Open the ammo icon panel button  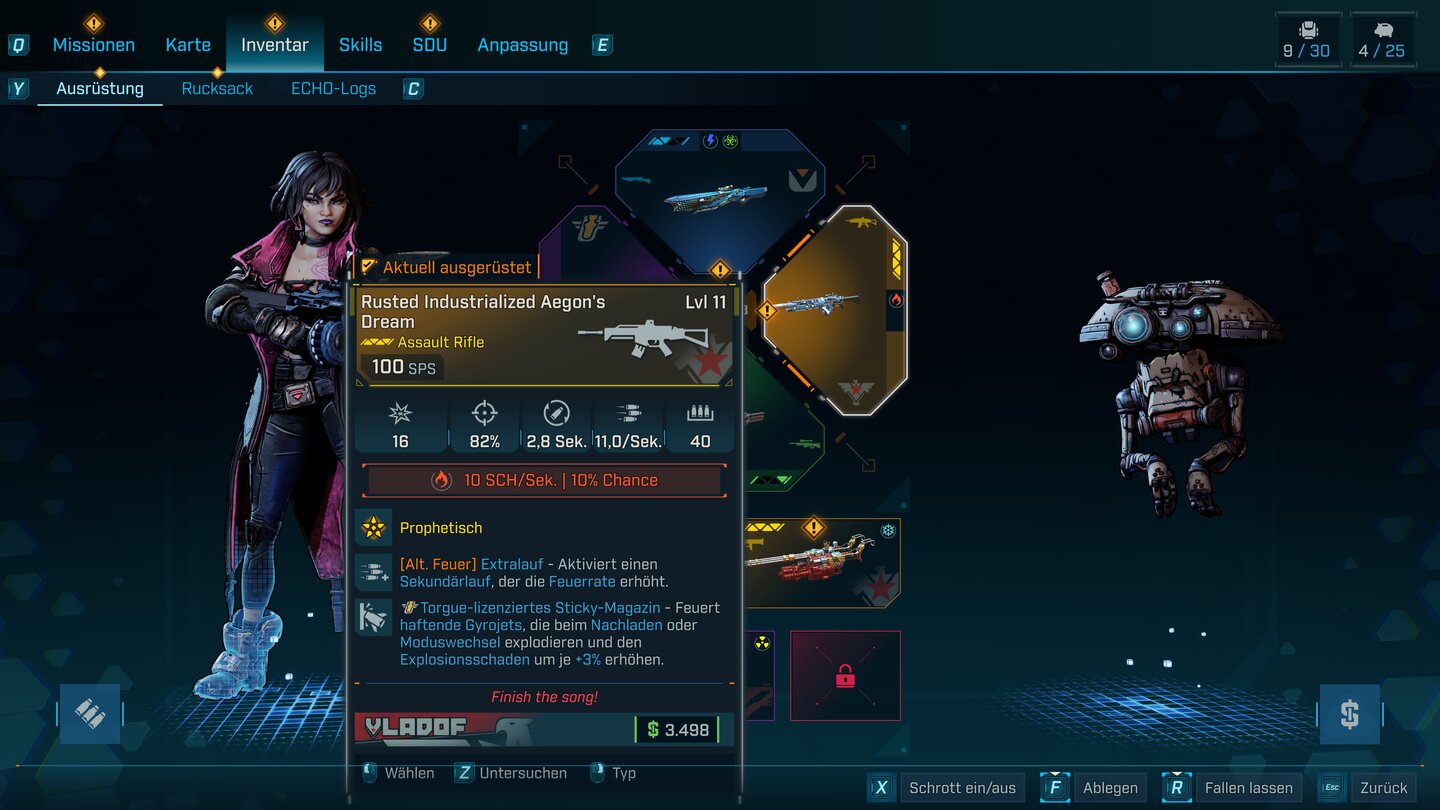coord(90,714)
